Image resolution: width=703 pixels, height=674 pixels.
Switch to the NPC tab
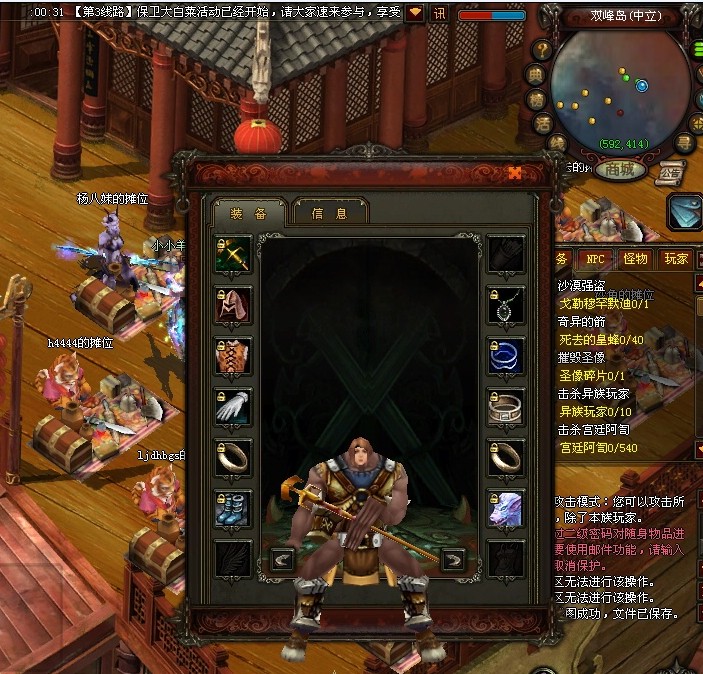coord(596,259)
